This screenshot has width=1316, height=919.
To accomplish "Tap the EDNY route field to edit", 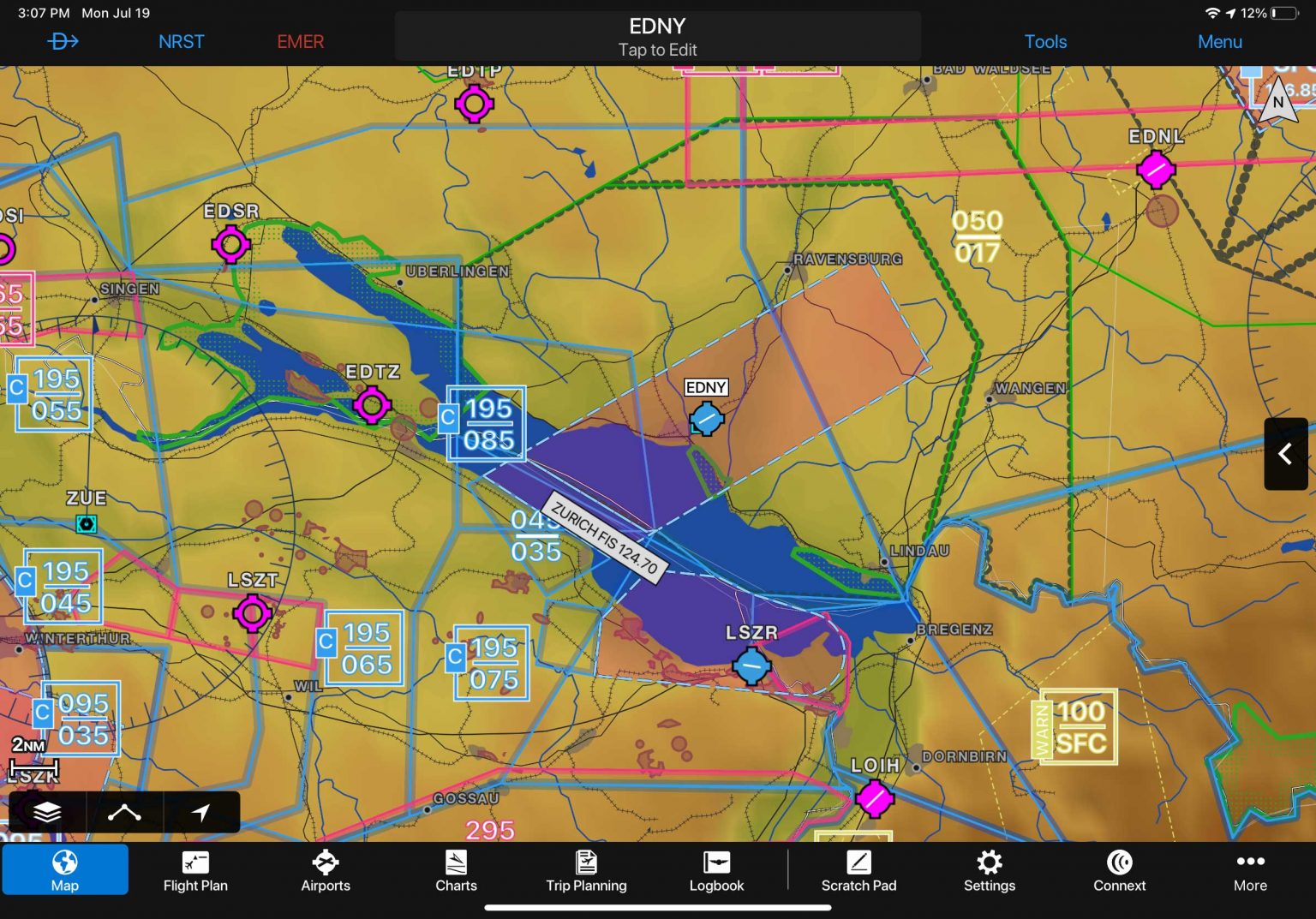I will pyautogui.click(x=657, y=36).
